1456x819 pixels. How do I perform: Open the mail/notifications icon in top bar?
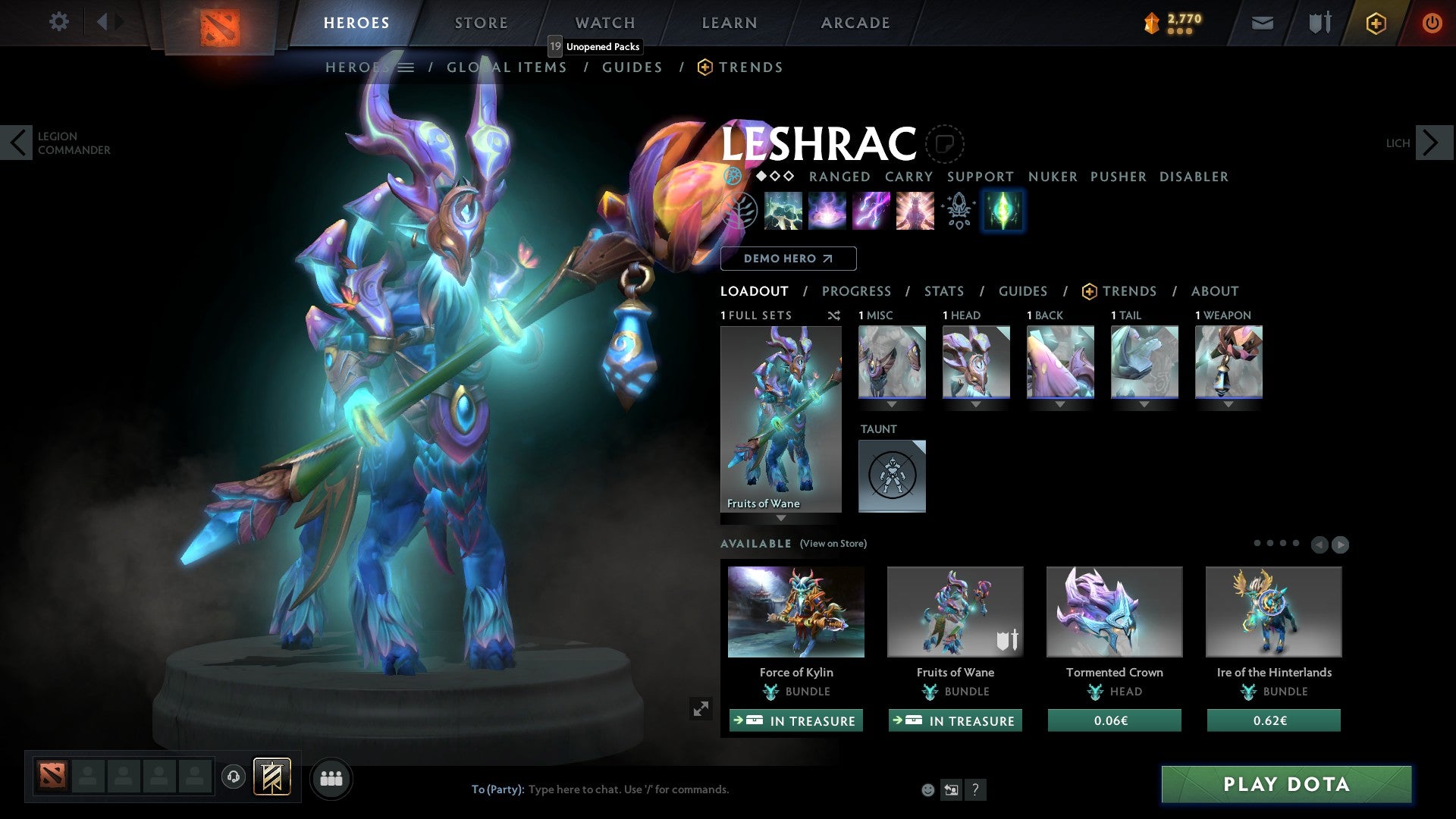click(1261, 23)
